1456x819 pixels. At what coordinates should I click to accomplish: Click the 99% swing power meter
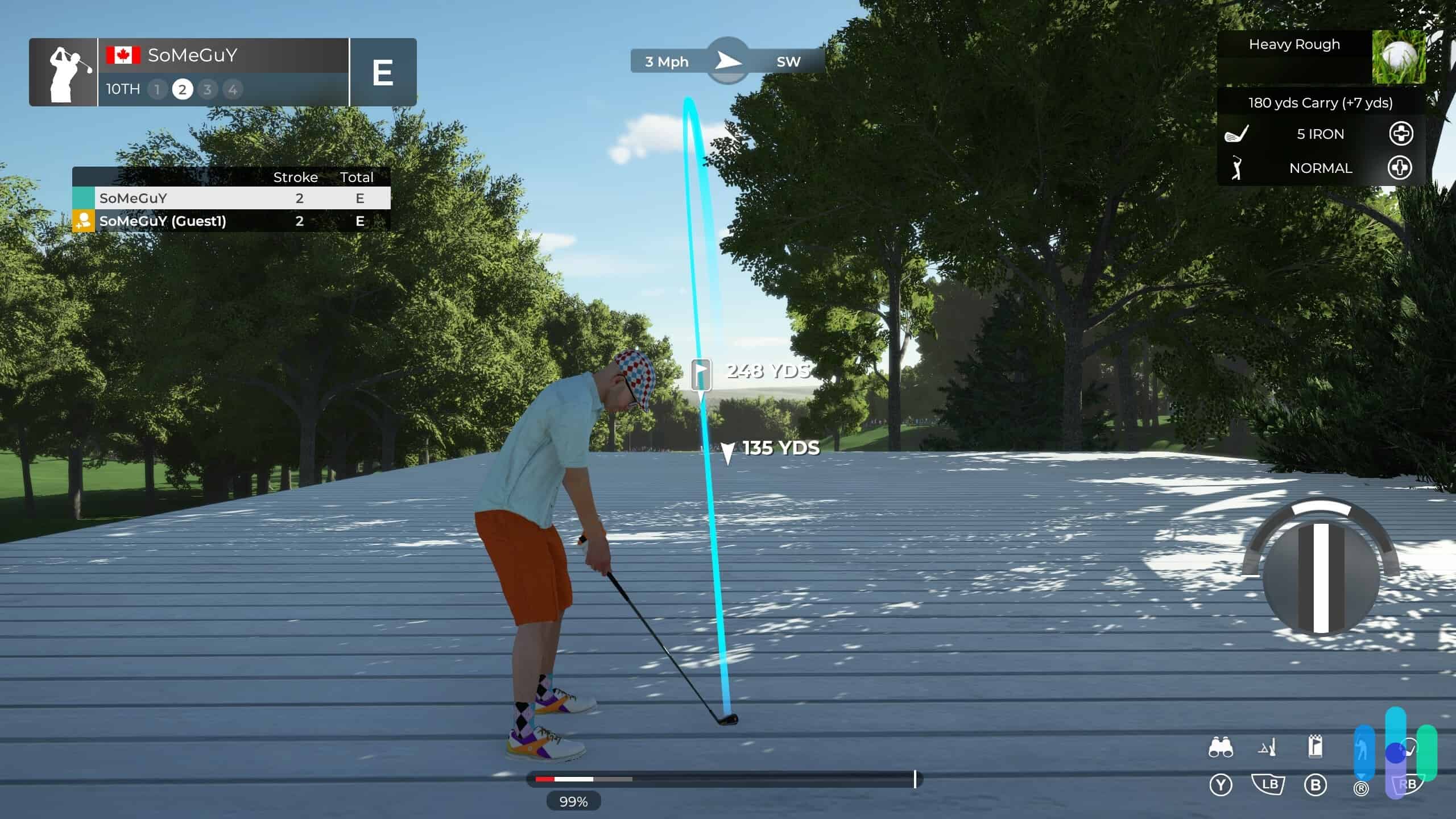(x=574, y=802)
